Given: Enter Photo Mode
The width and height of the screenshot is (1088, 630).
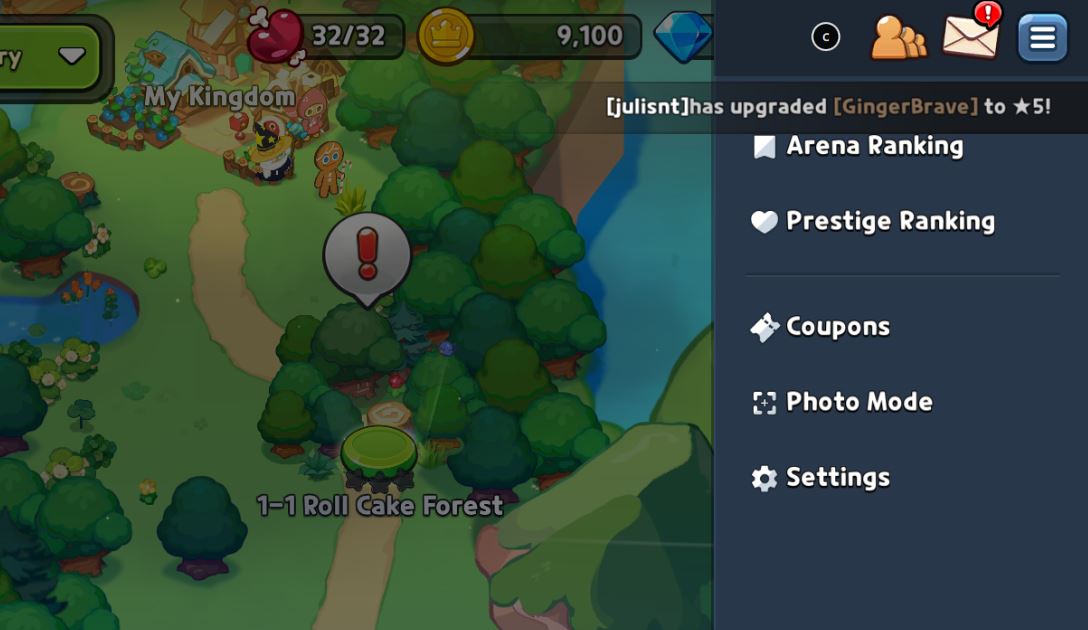Looking at the screenshot, I should (x=857, y=402).
